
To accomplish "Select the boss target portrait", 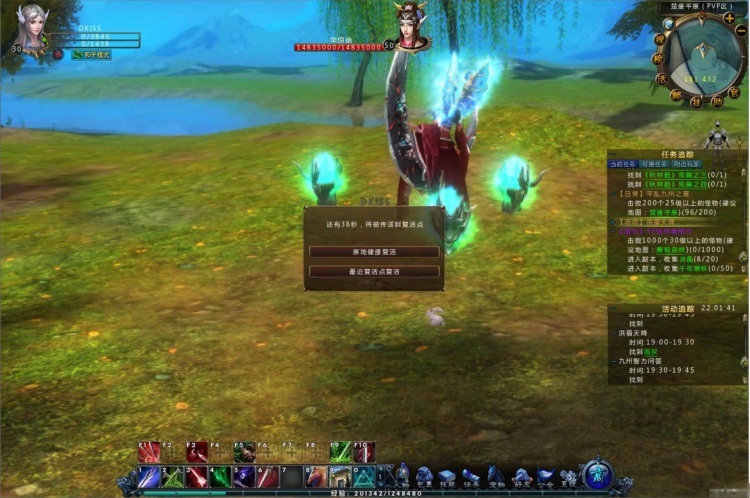I will click(x=409, y=25).
